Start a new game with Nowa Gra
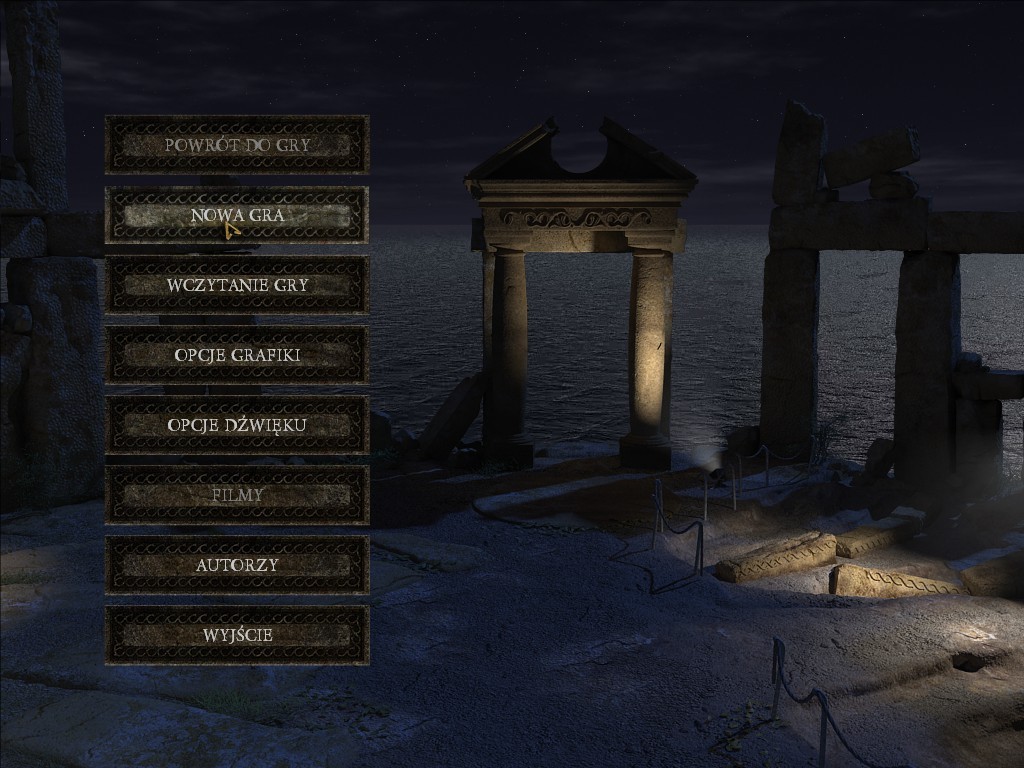 237,215
